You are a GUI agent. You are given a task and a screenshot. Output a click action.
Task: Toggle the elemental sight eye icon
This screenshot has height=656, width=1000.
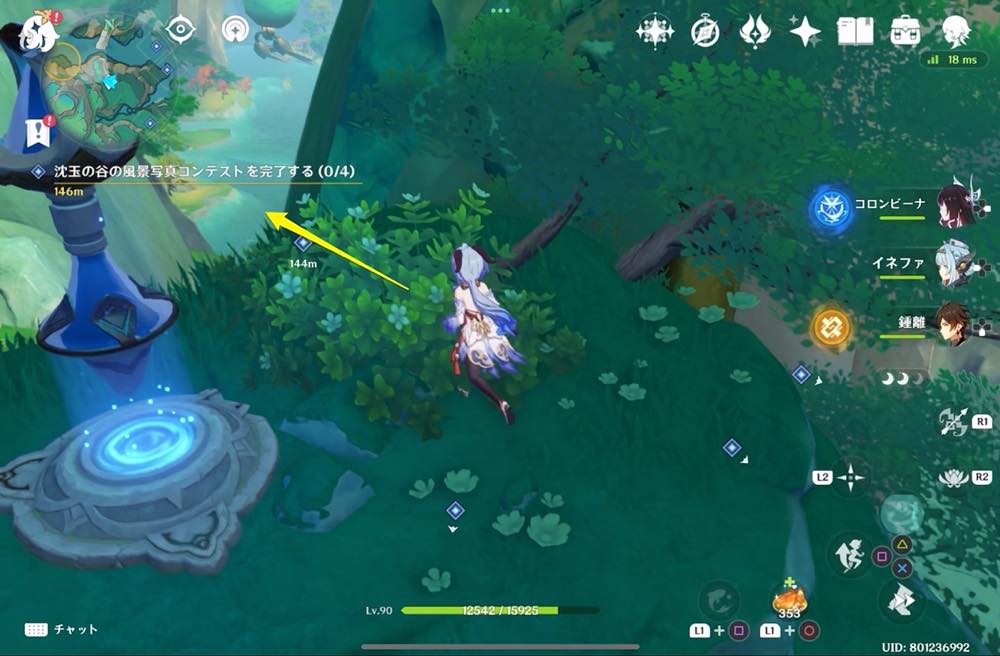180,28
